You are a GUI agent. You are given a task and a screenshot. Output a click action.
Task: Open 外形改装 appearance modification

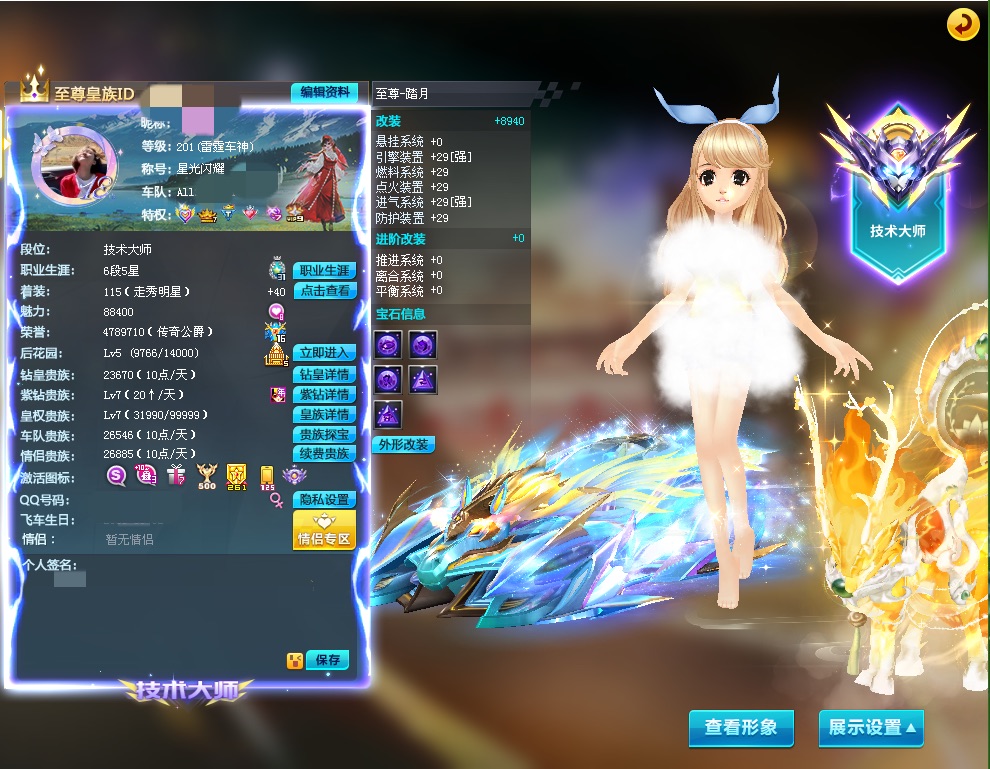click(404, 445)
